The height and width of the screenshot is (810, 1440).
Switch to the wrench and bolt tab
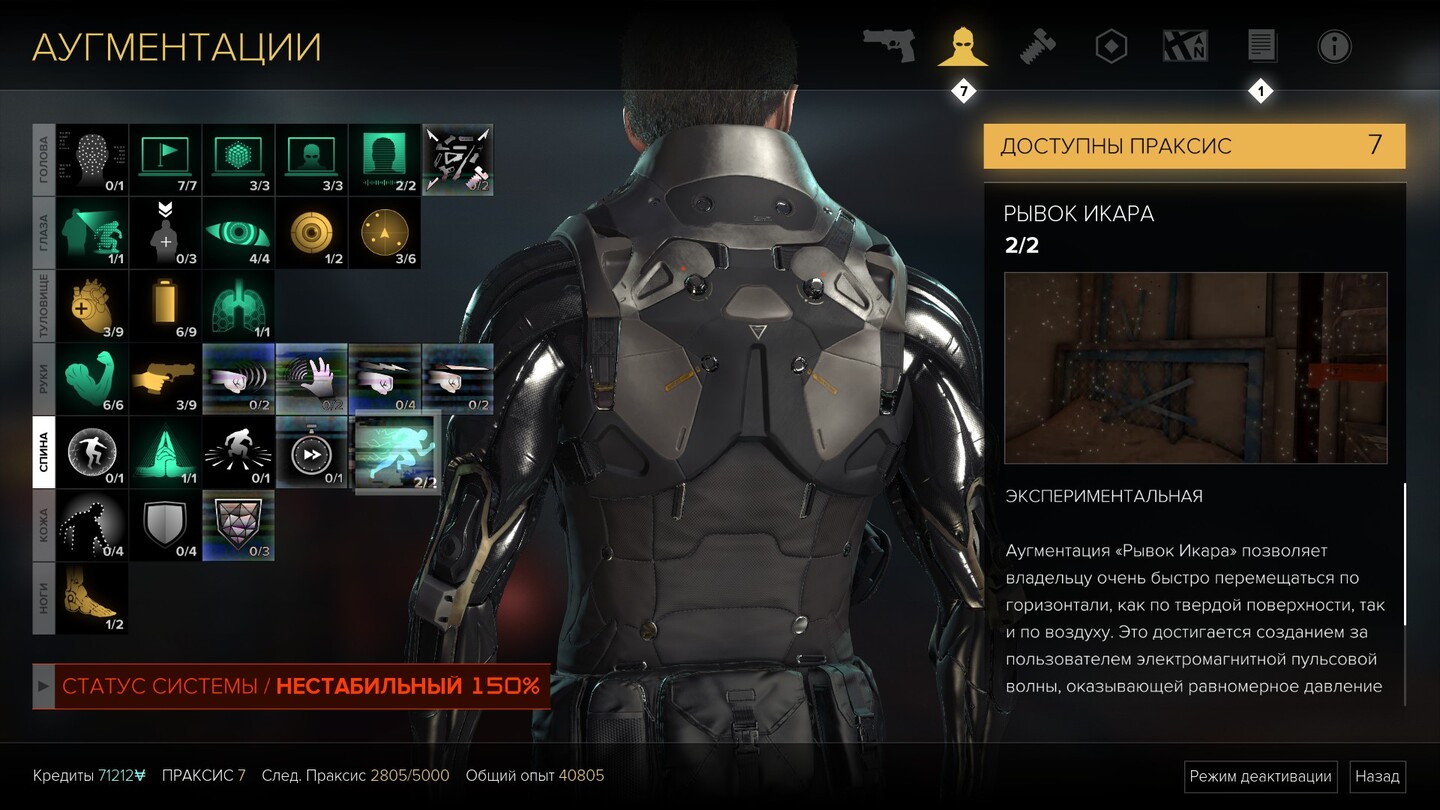(1037, 46)
